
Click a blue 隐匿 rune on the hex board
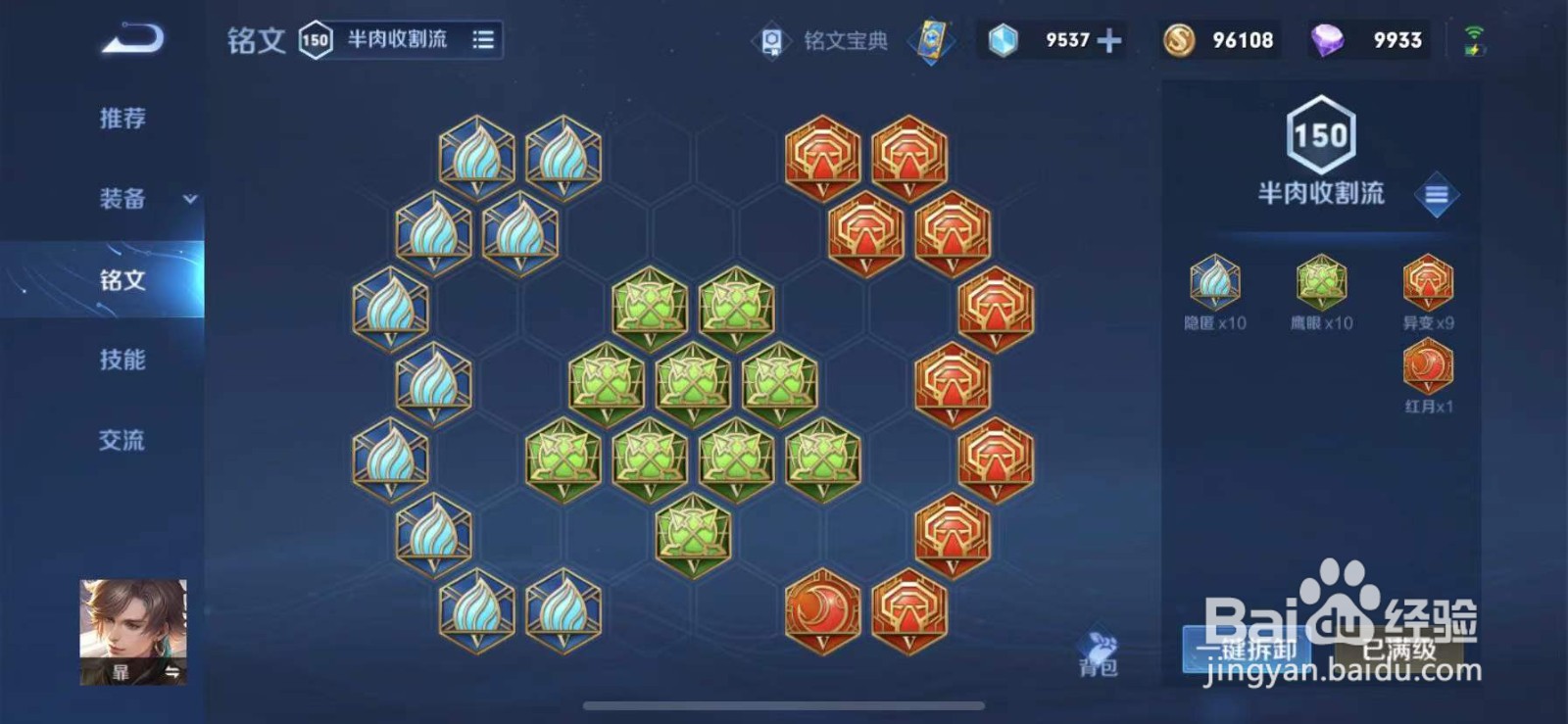point(475,157)
